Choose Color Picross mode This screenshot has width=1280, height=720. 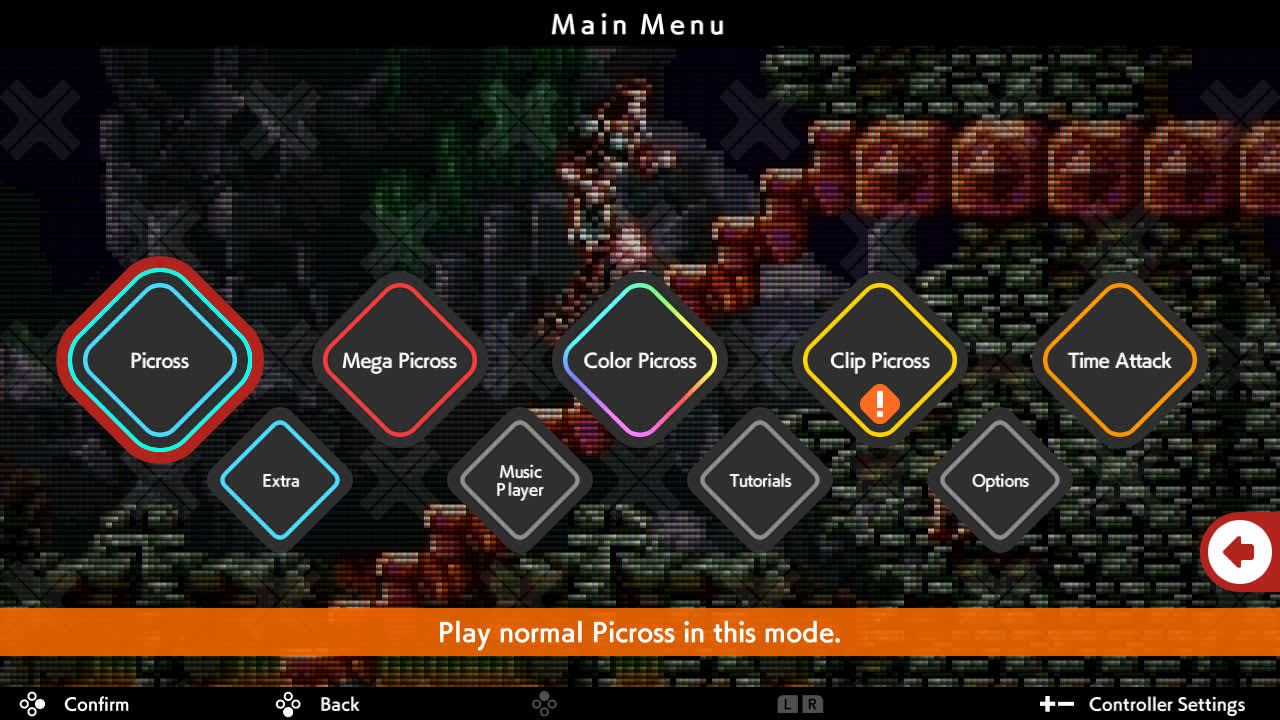click(x=639, y=361)
